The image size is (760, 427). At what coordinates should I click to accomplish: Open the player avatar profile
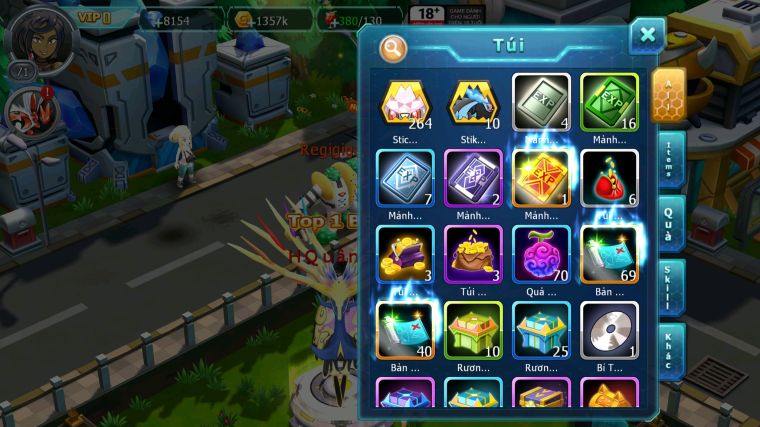pyautogui.click(x=36, y=38)
